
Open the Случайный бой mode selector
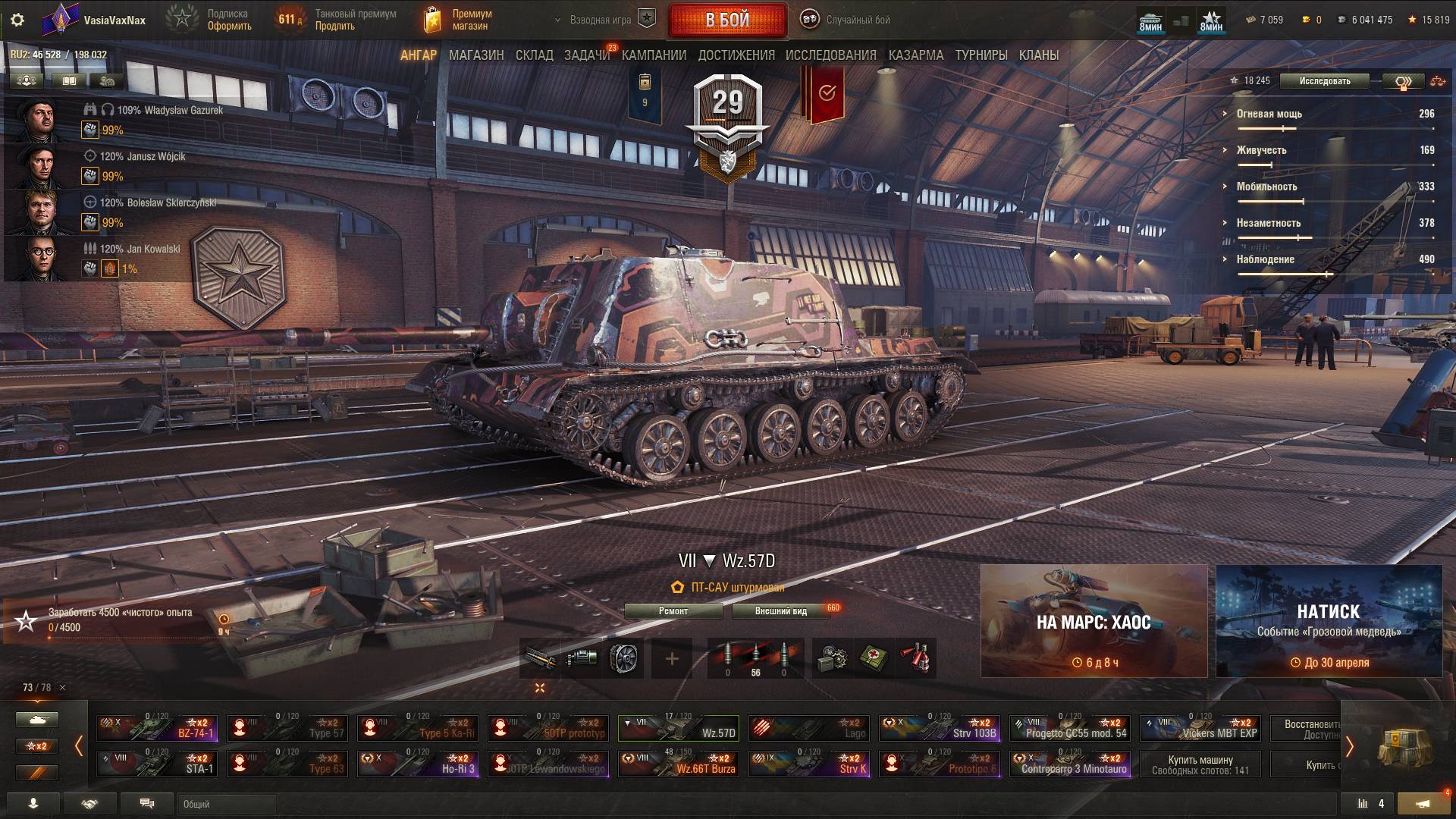(846, 20)
